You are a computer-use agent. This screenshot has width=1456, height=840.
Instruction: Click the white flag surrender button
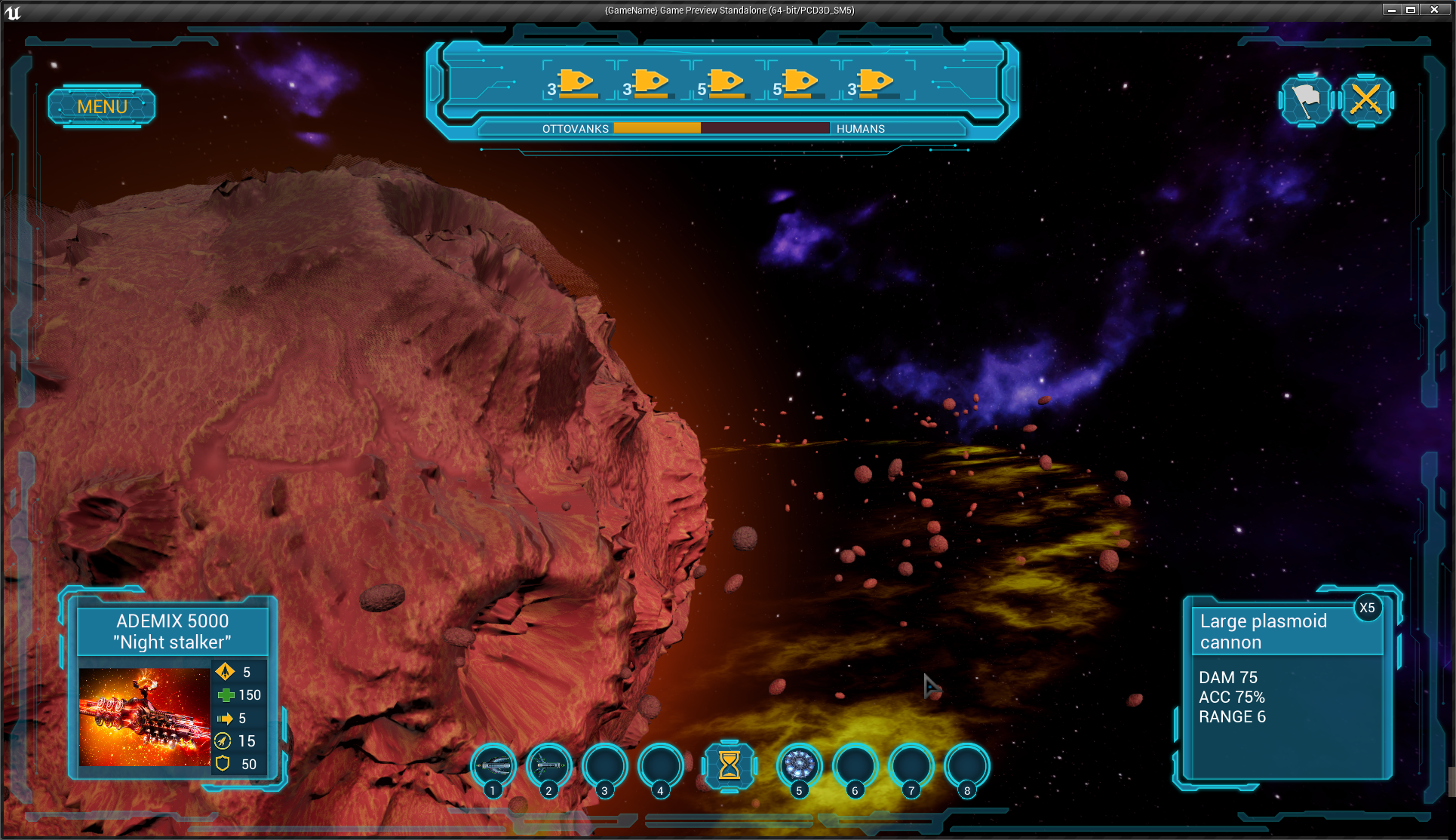coord(1306,100)
